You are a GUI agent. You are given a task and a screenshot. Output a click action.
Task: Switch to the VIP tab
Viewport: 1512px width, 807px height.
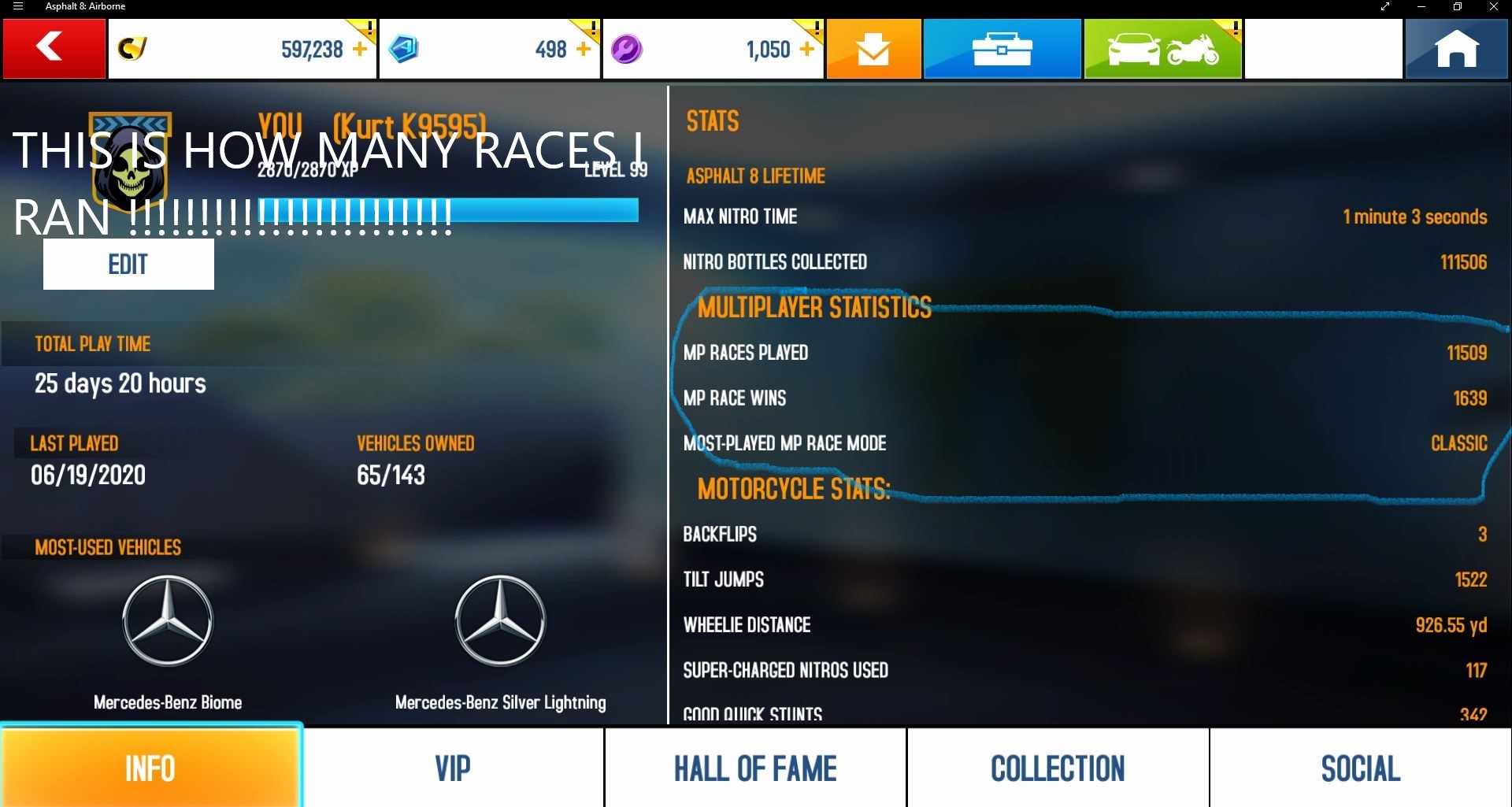453,768
